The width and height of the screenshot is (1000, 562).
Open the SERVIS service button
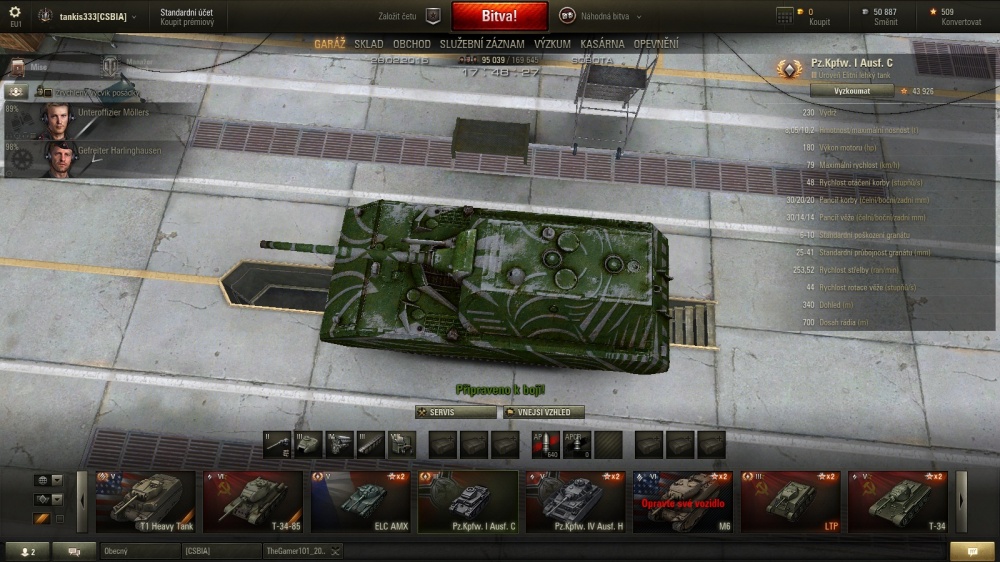coord(456,412)
